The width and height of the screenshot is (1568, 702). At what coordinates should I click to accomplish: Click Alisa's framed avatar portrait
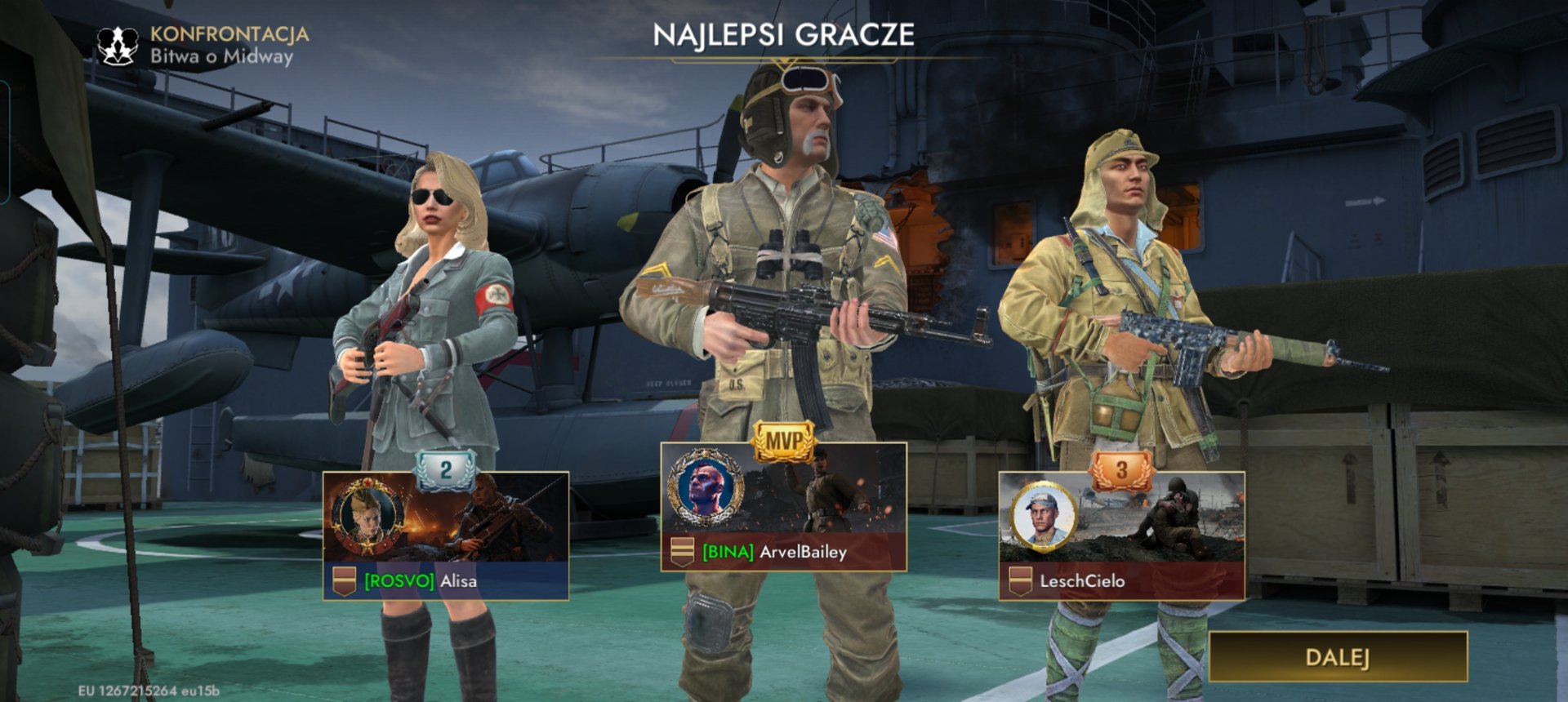(x=367, y=517)
